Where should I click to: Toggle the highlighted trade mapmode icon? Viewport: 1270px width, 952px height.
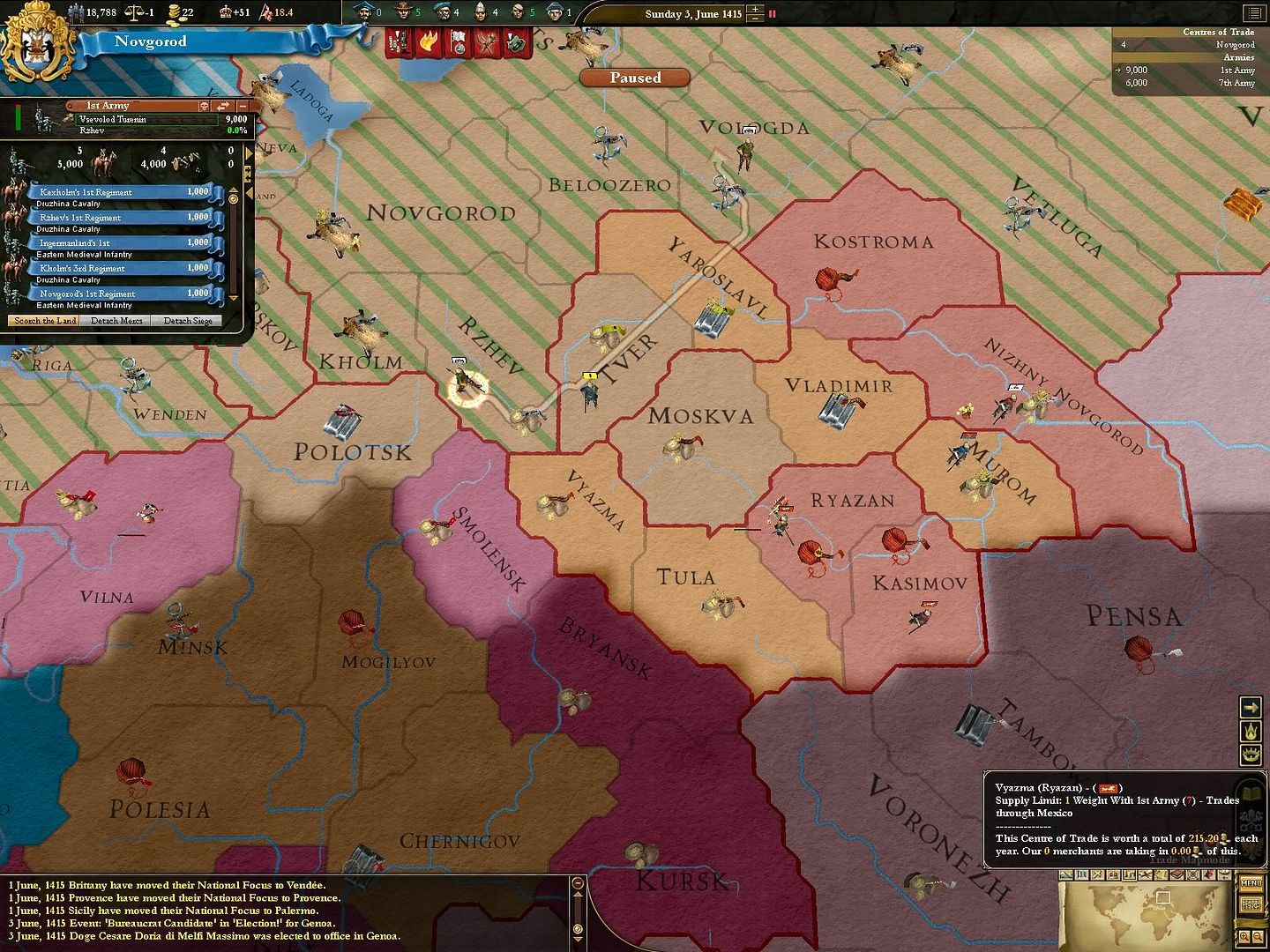(x=1130, y=874)
